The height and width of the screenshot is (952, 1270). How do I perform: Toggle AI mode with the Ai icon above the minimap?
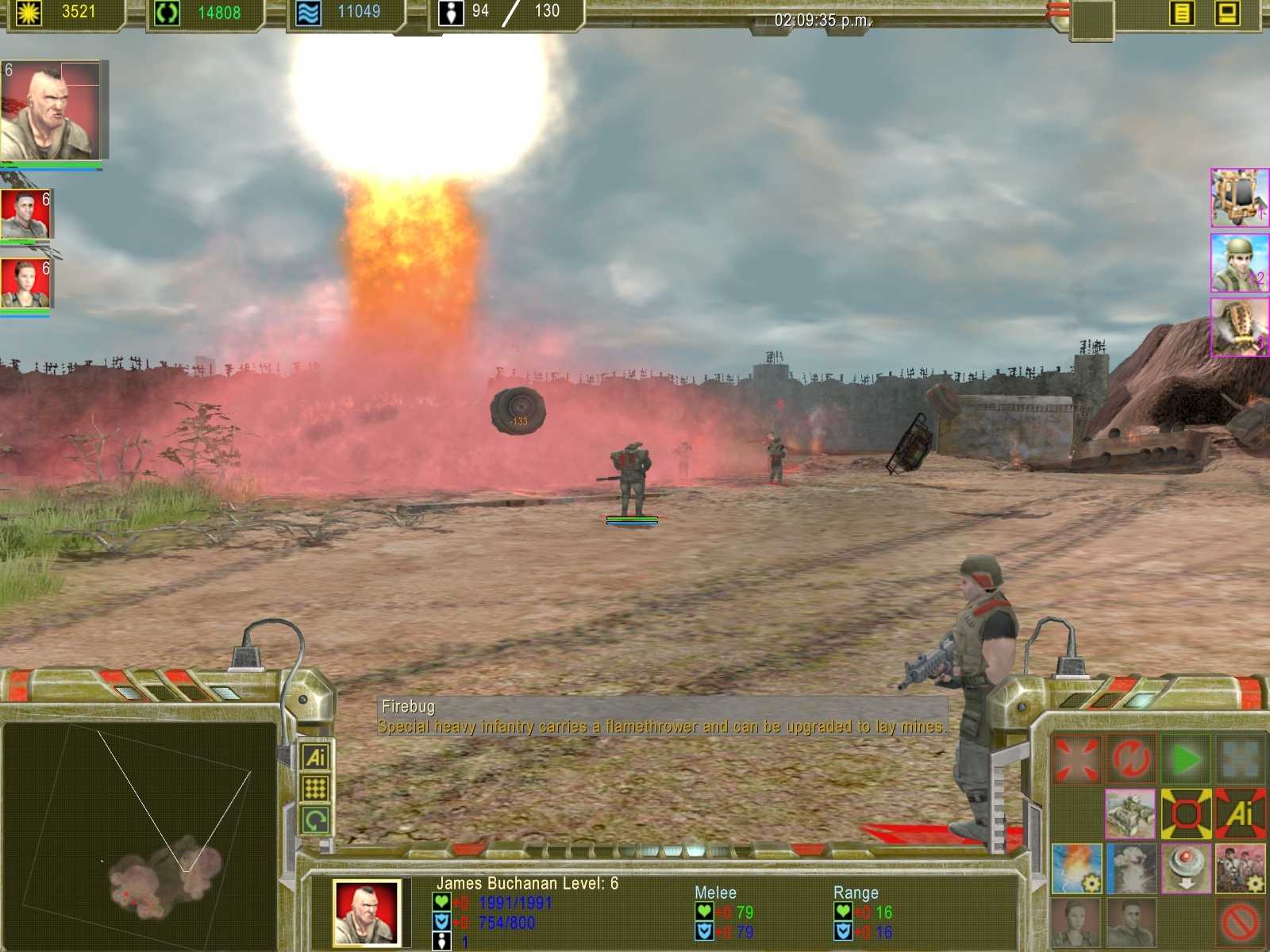coord(316,758)
